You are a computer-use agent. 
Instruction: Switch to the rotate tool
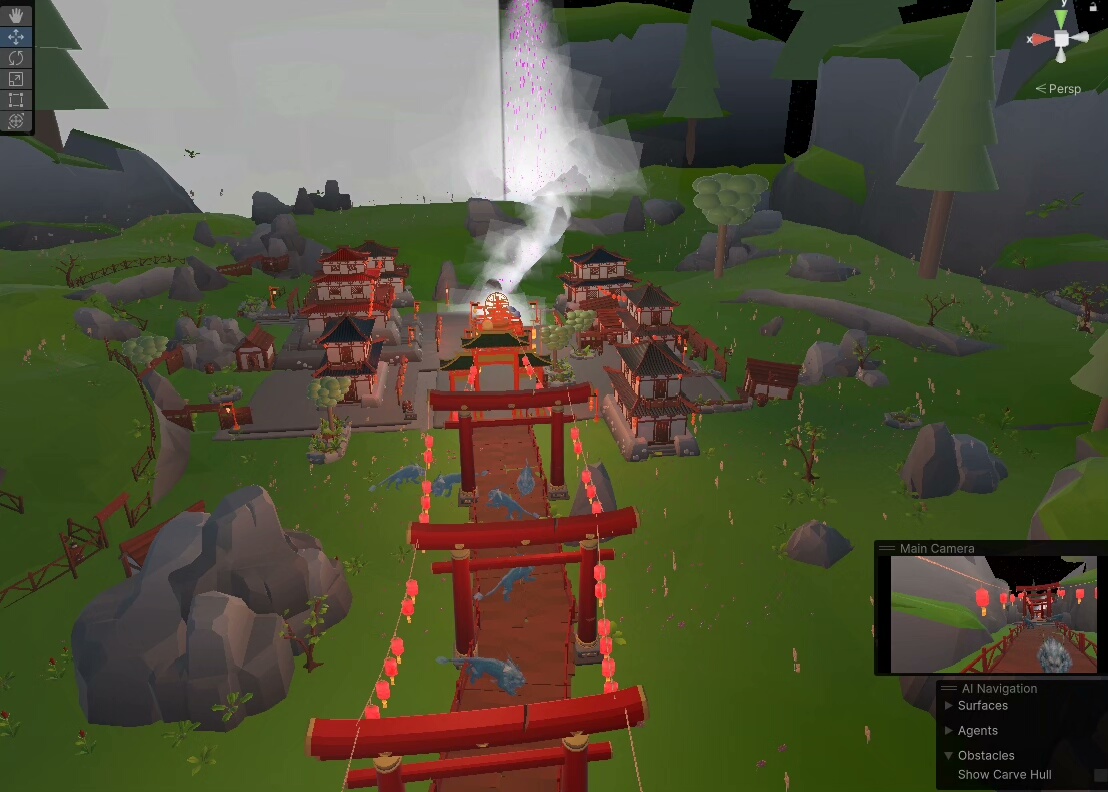(16, 57)
